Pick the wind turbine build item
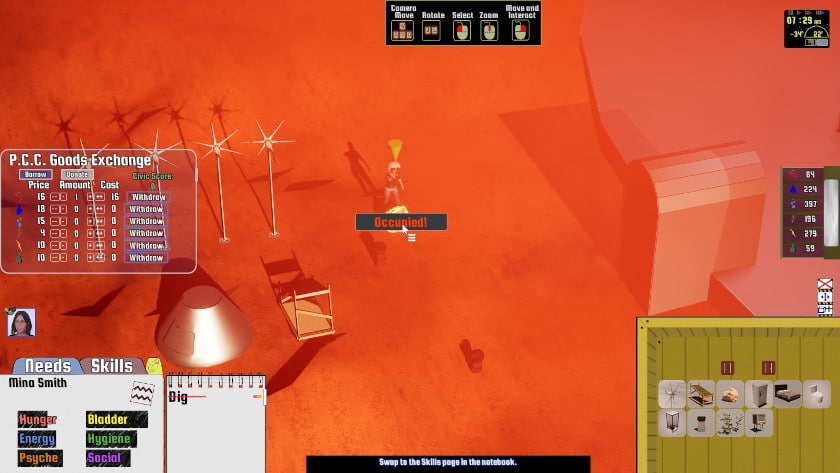 (672, 394)
